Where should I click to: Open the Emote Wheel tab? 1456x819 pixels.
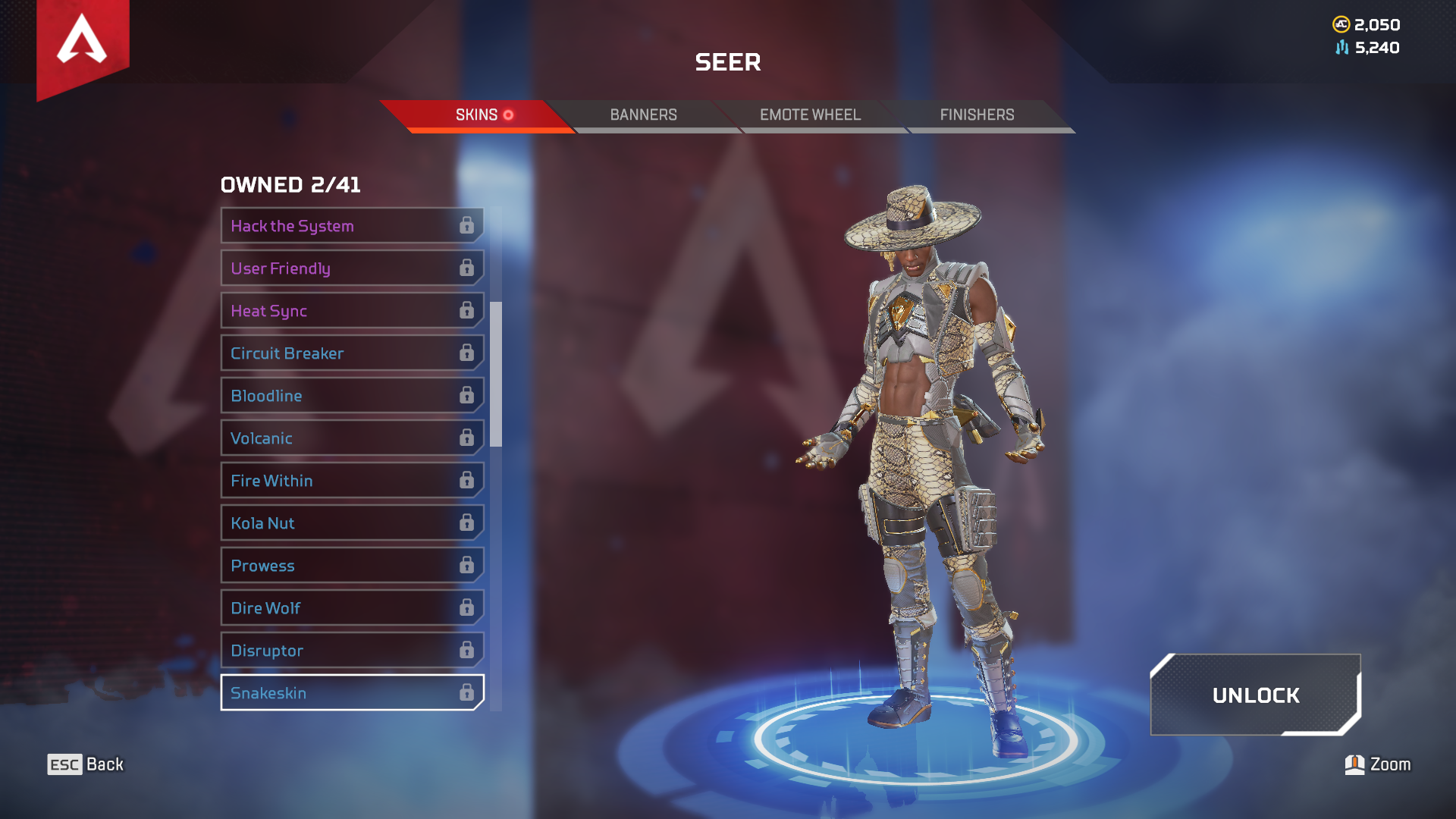[x=810, y=115]
